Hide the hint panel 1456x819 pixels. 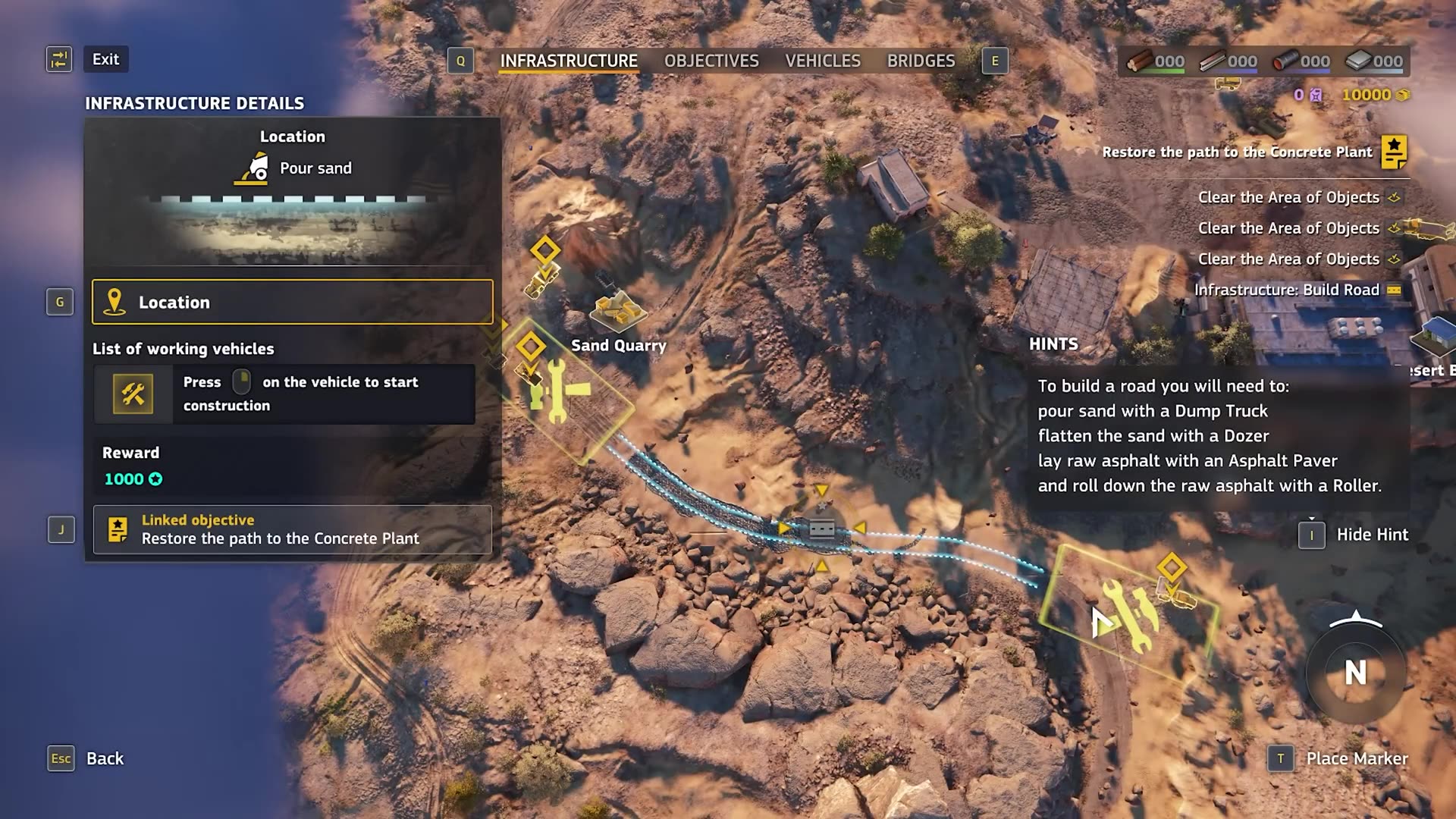click(x=1371, y=535)
